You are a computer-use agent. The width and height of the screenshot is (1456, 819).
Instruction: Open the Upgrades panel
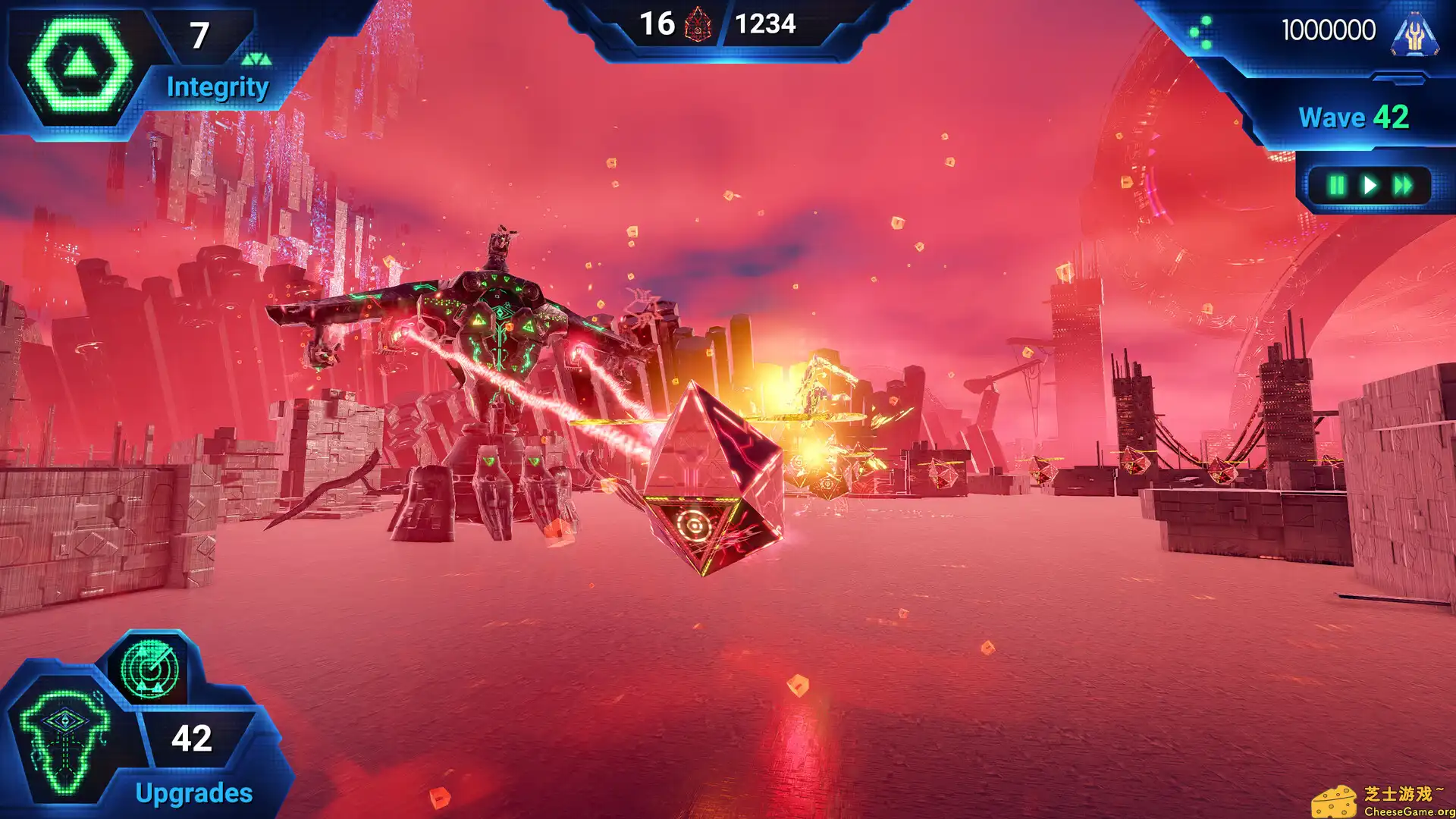point(193,792)
